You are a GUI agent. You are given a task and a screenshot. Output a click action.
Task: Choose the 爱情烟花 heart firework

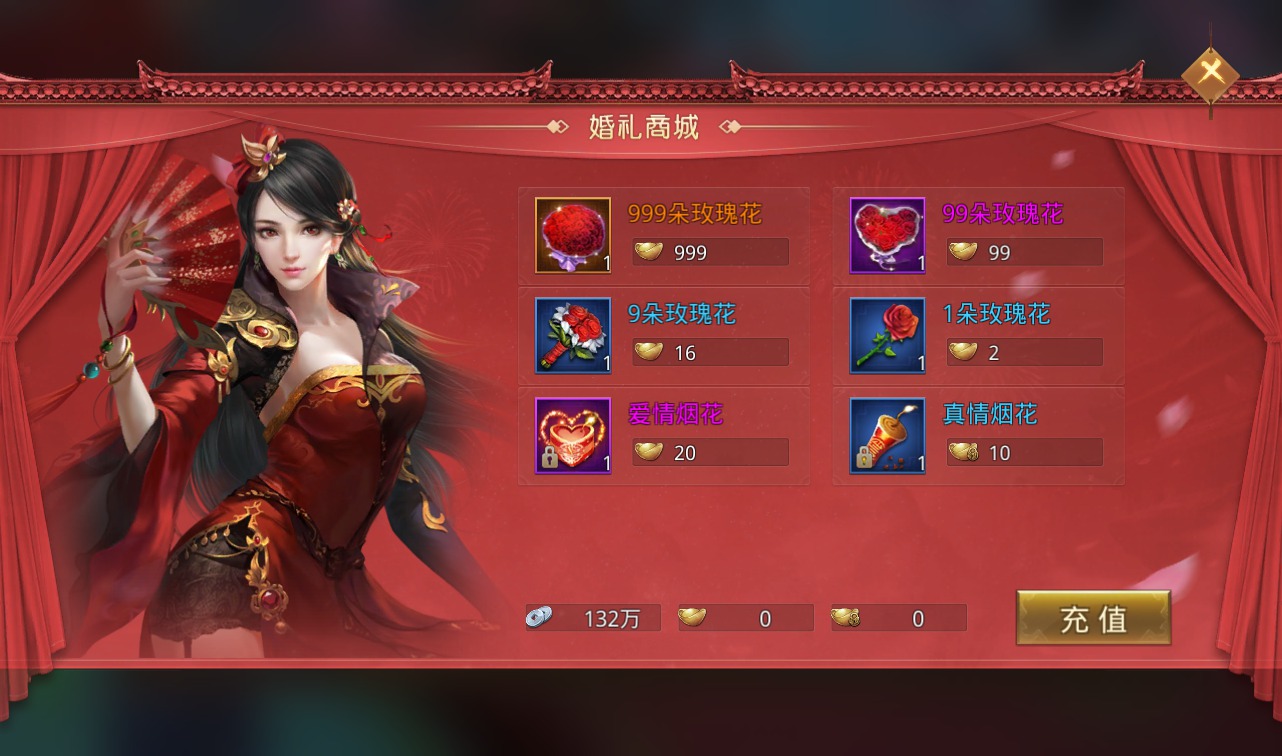pyautogui.click(x=573, y=436)
